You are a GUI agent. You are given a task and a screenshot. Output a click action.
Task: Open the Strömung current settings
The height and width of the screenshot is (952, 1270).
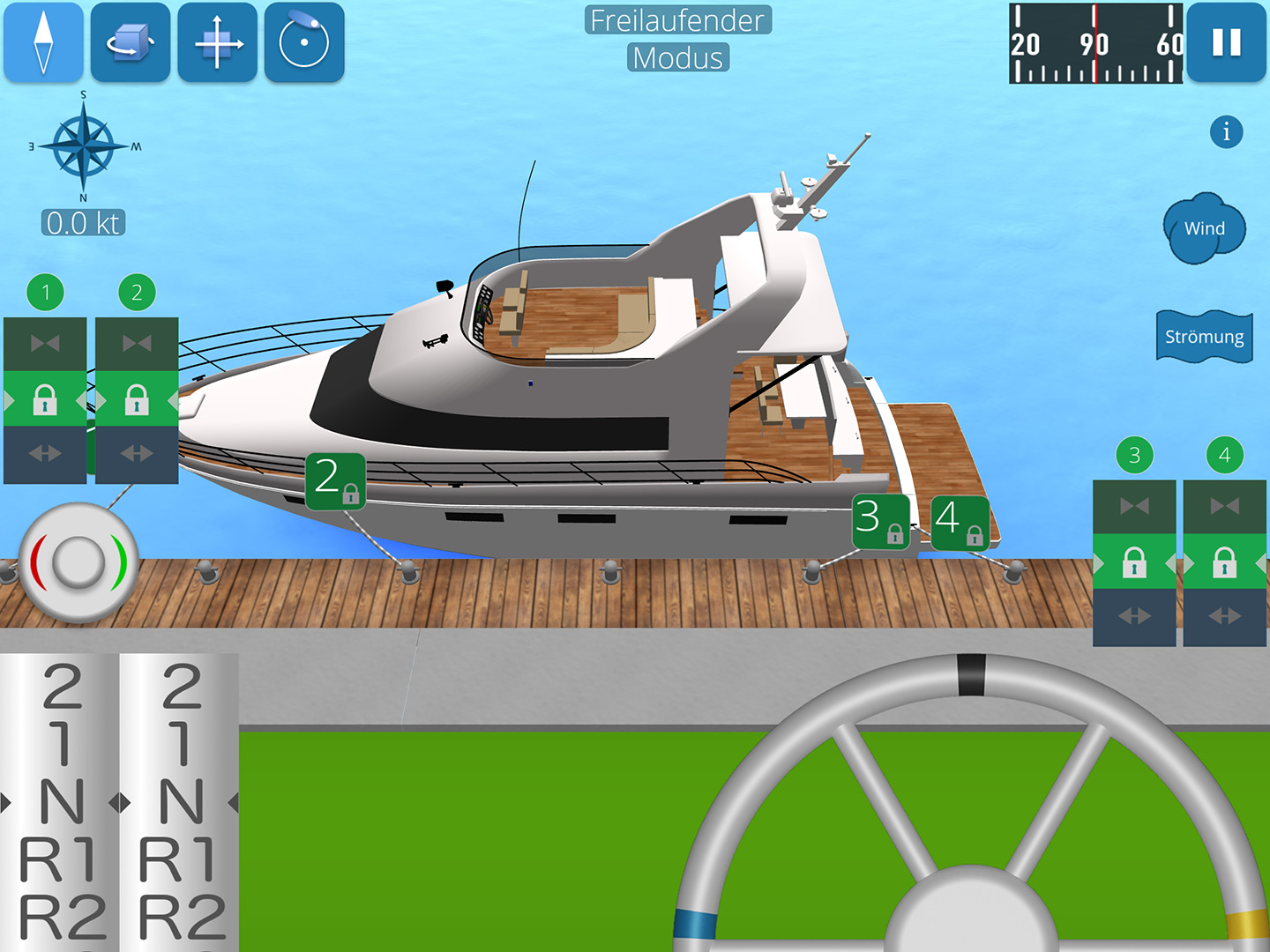point(1203,336)
